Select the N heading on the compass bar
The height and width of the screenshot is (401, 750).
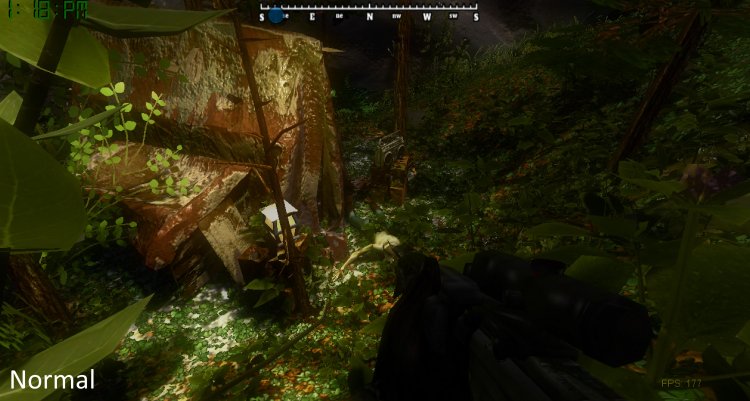click(370, 17)
